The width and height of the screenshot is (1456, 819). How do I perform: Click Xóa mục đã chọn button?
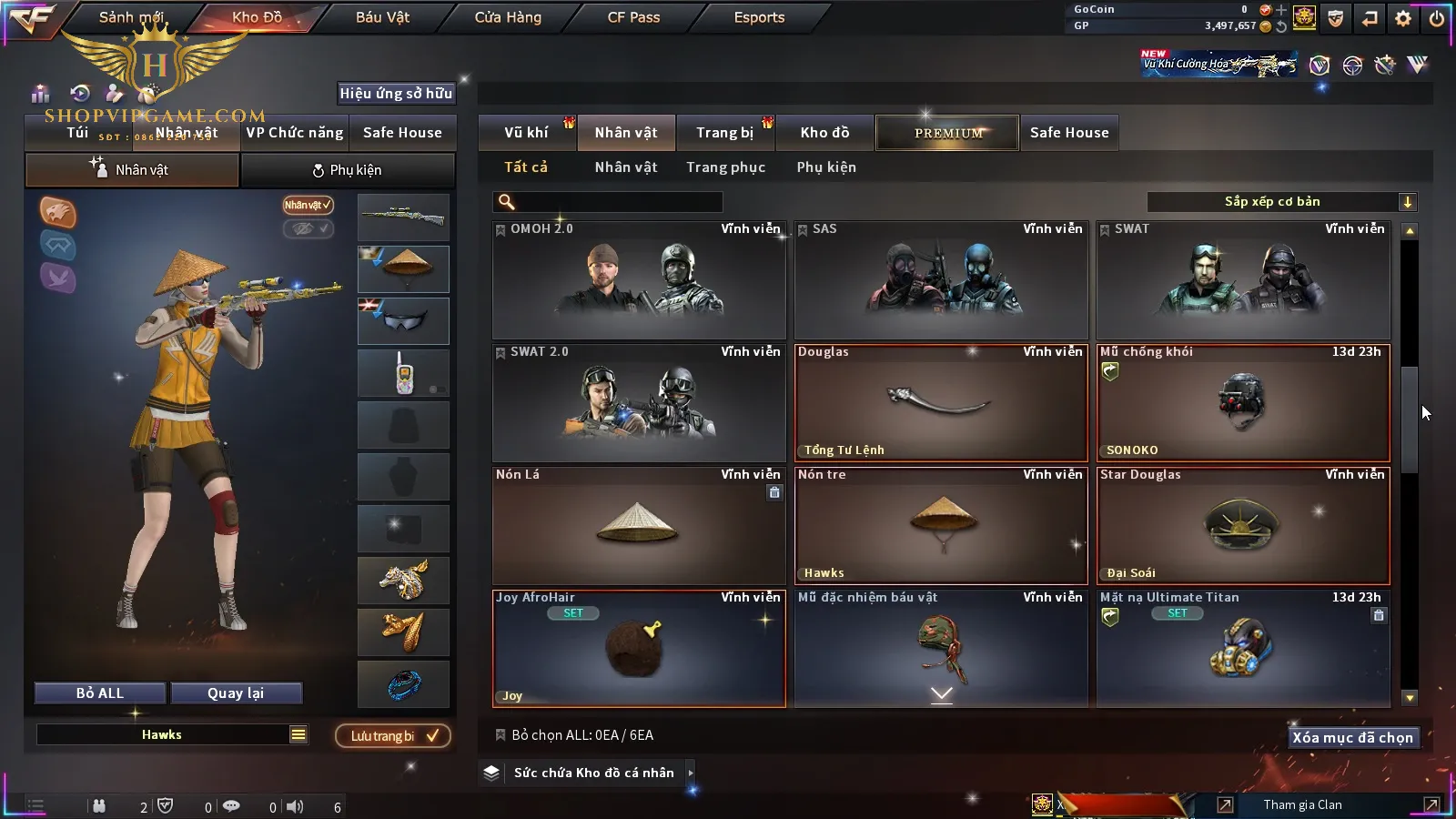[1352, 738]
